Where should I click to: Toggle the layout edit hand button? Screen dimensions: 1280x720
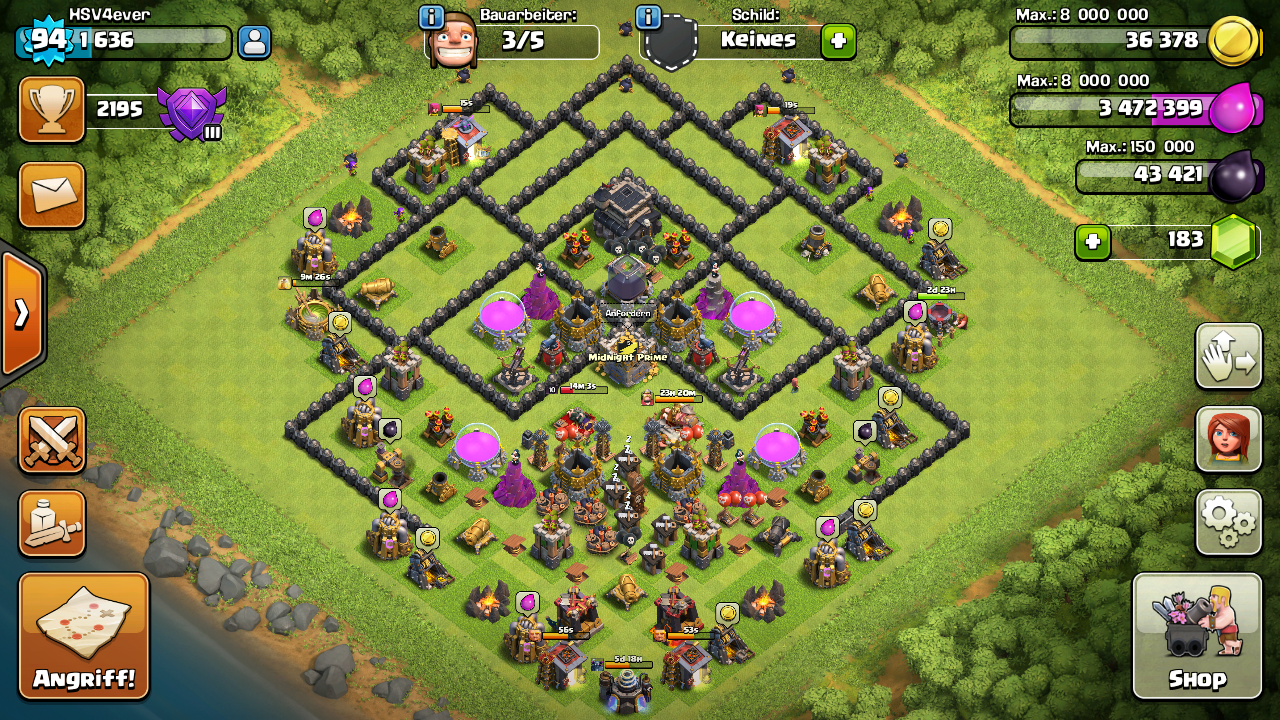(x=1228, y=356)
